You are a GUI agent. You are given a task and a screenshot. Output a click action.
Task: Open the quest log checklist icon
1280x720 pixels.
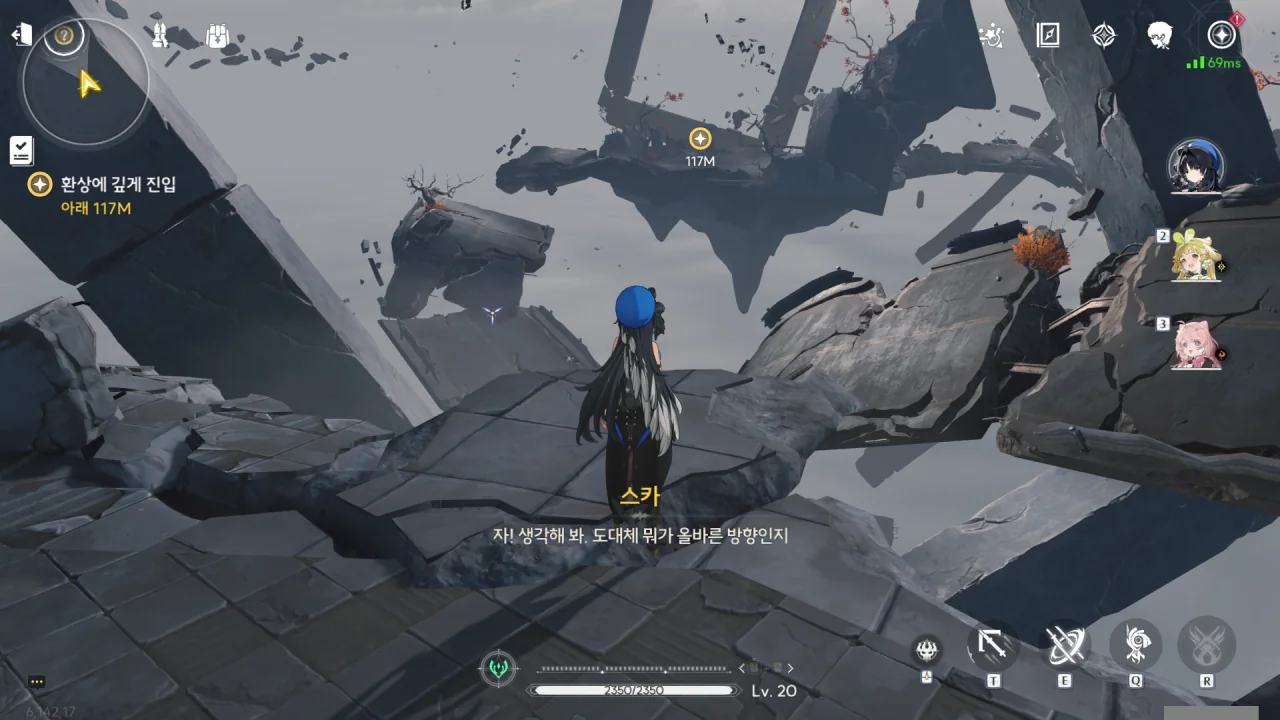tap(21, 151)
